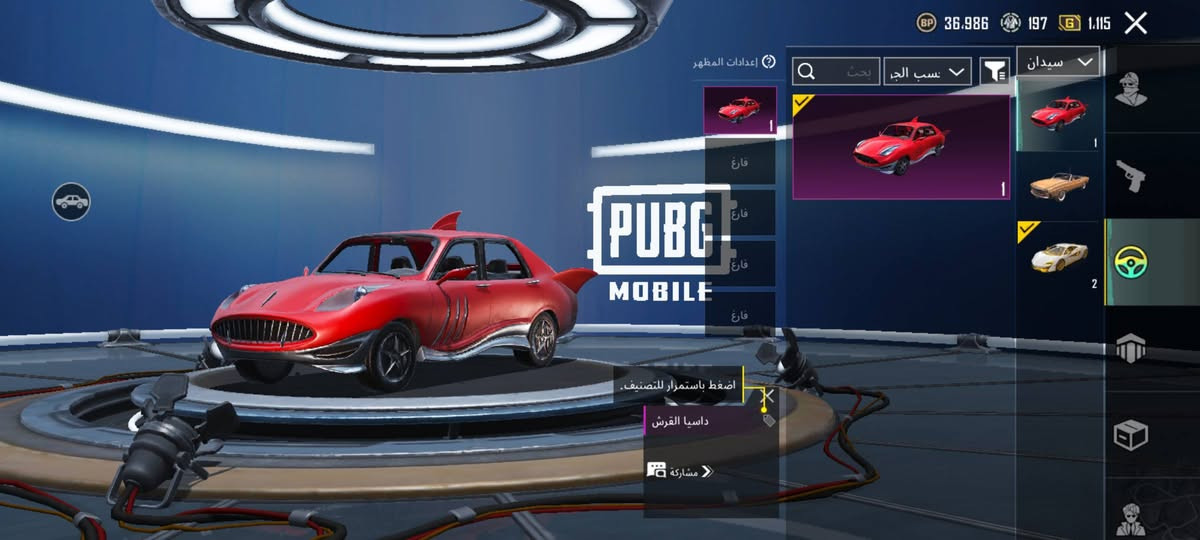Switch to the character outfit tab

coord(1131,92)
